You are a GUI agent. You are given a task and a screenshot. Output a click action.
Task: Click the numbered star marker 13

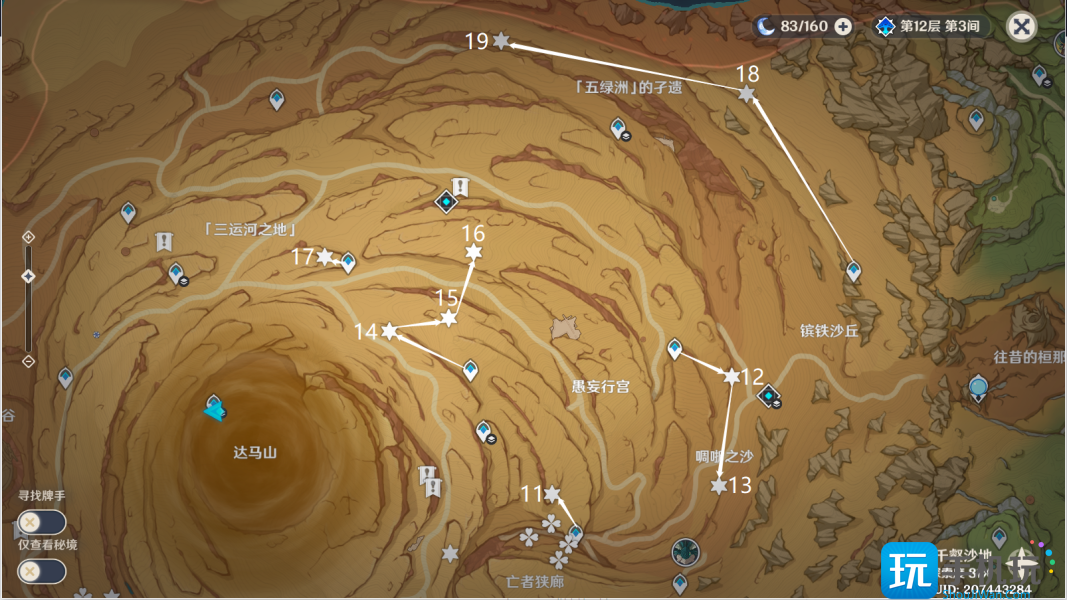[718, 486]
